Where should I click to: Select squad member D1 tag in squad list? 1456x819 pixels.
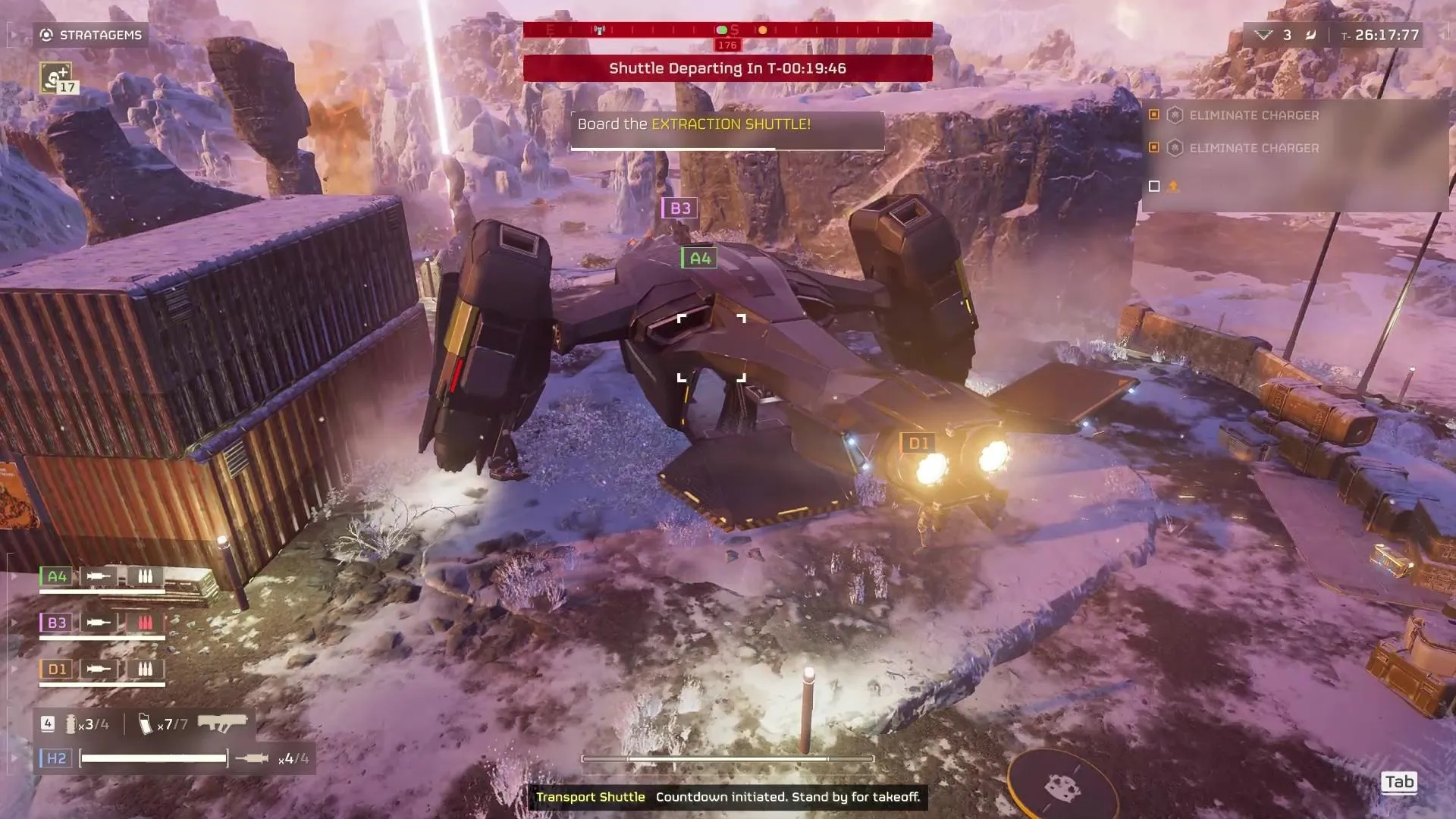(x=57, y=669)
